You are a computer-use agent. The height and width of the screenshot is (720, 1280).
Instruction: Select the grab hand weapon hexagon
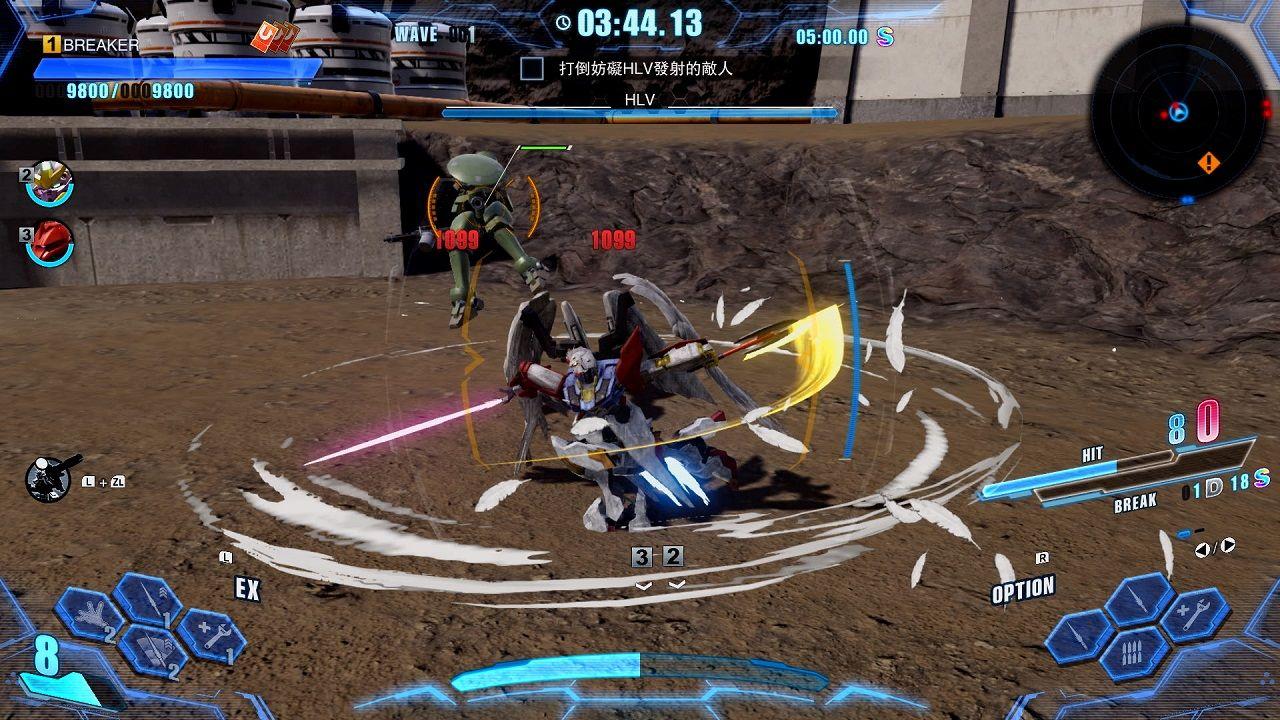click(x=89, y=616)
